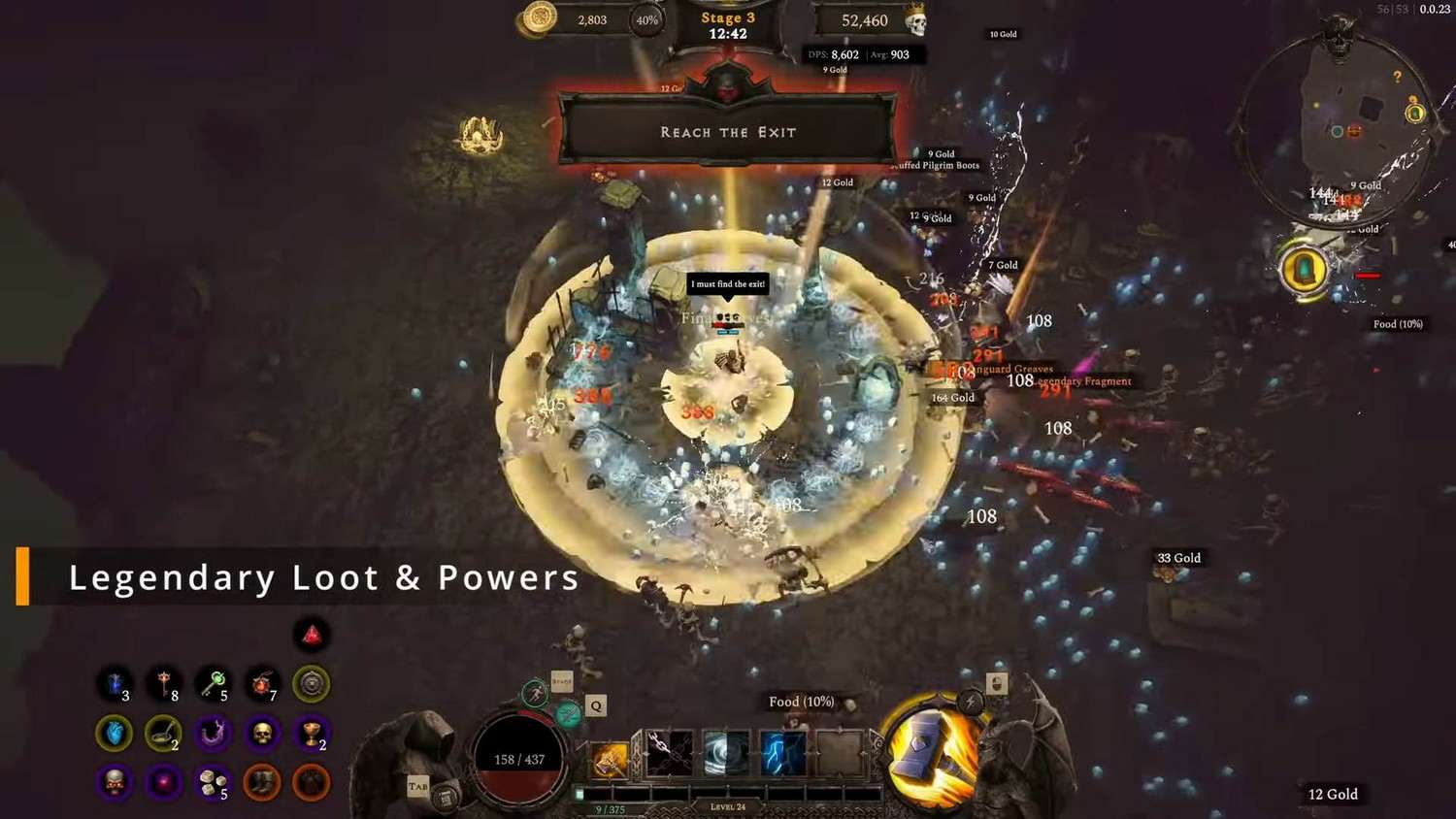Choose the soup bowl power icon
Screen dimensions: 1456x819
pyautogui.click(x=163, y=734)
